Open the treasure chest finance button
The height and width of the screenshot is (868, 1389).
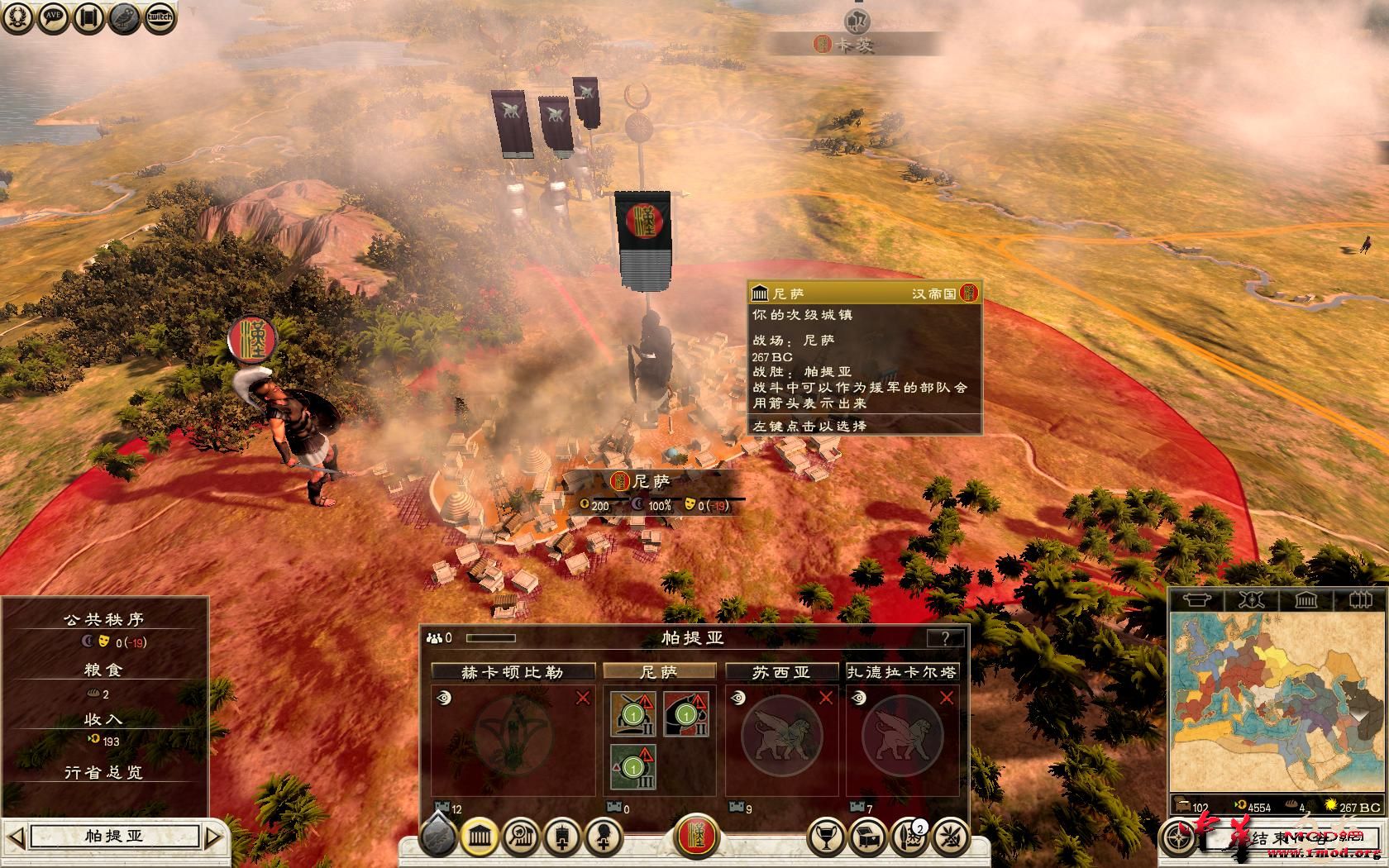(866, 838)
